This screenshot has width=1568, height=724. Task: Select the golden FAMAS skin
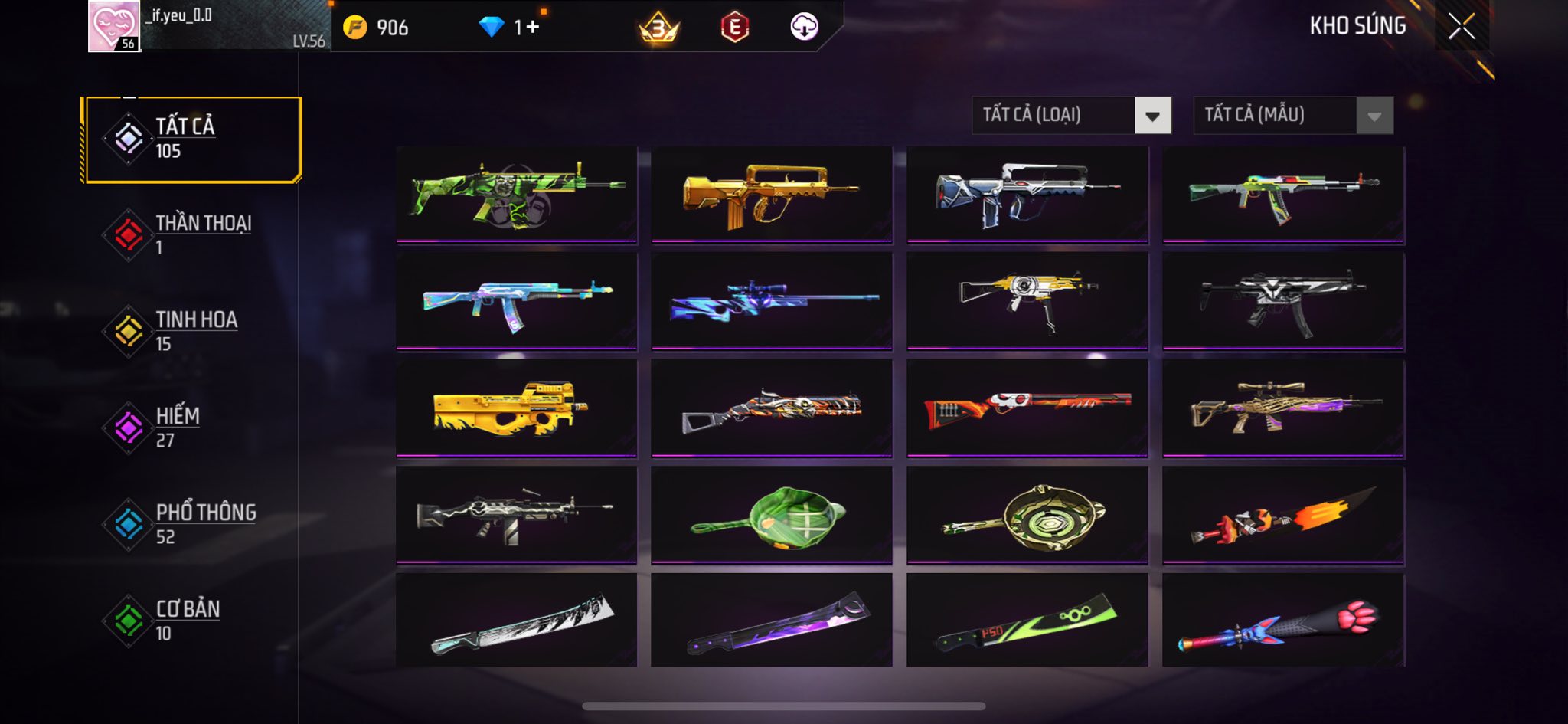772,195
